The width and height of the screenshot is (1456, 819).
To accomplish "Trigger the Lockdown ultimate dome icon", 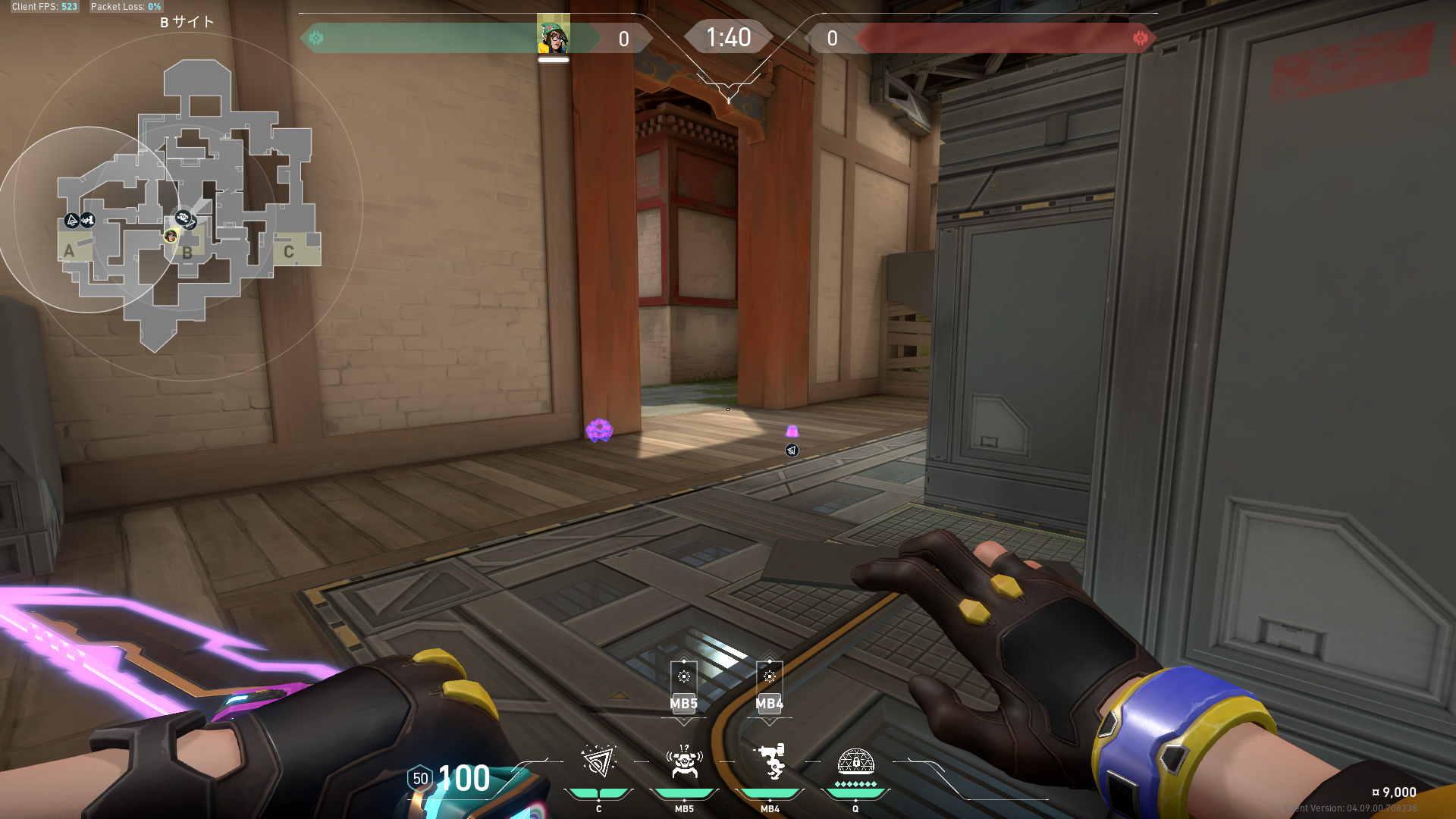I will click(855, 760).
